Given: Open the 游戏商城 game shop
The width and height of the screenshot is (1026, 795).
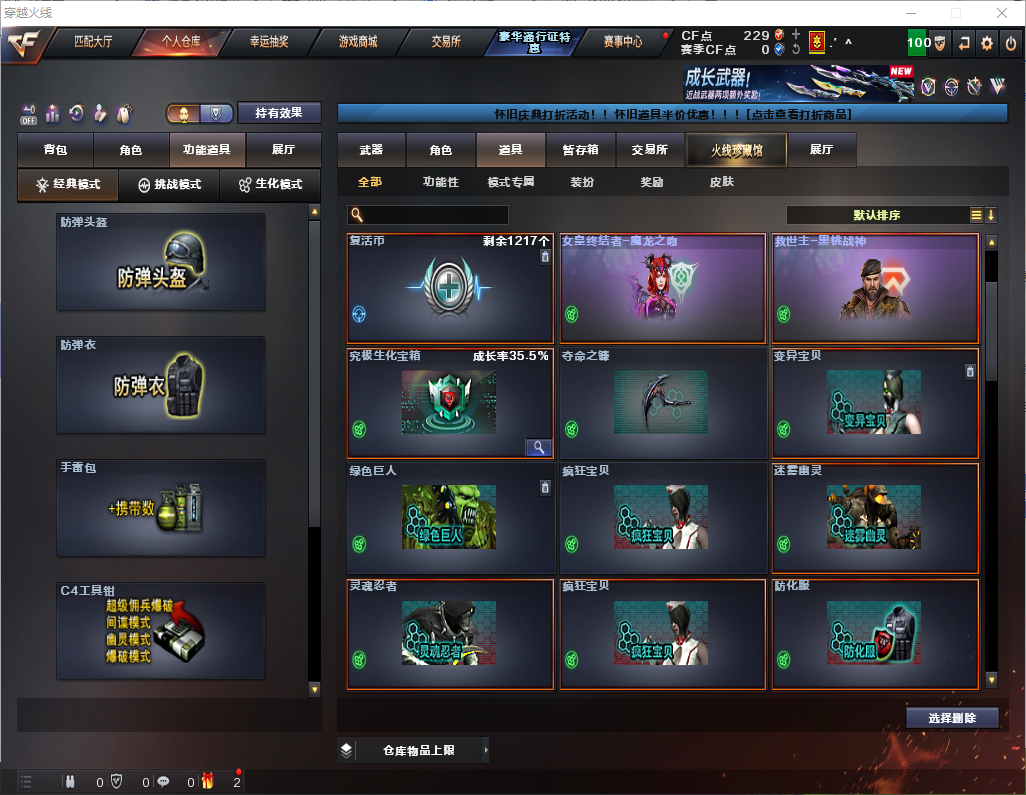Looking at the screenshot, I should (357, 42).
